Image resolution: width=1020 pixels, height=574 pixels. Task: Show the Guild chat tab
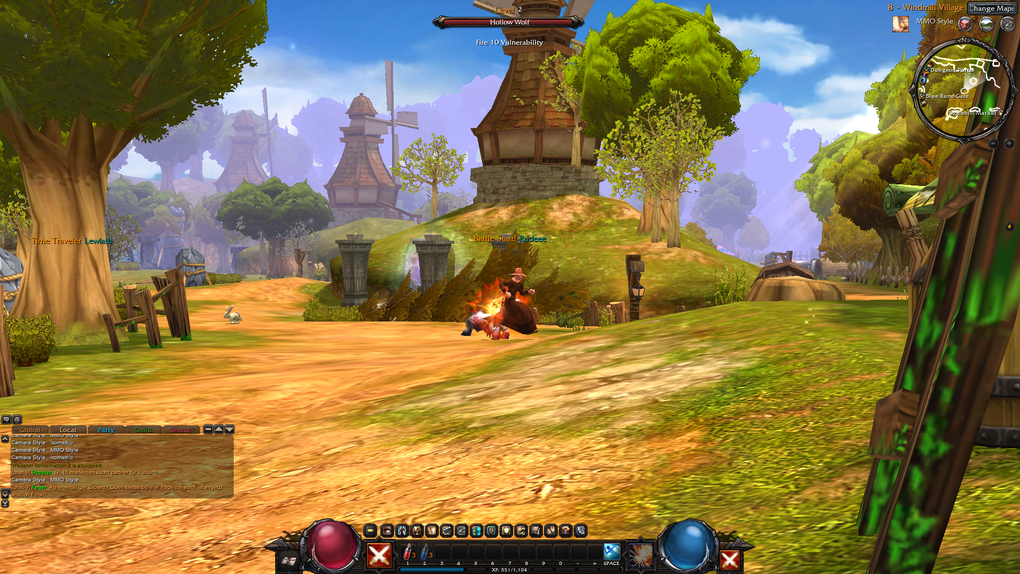pos(143,429)
